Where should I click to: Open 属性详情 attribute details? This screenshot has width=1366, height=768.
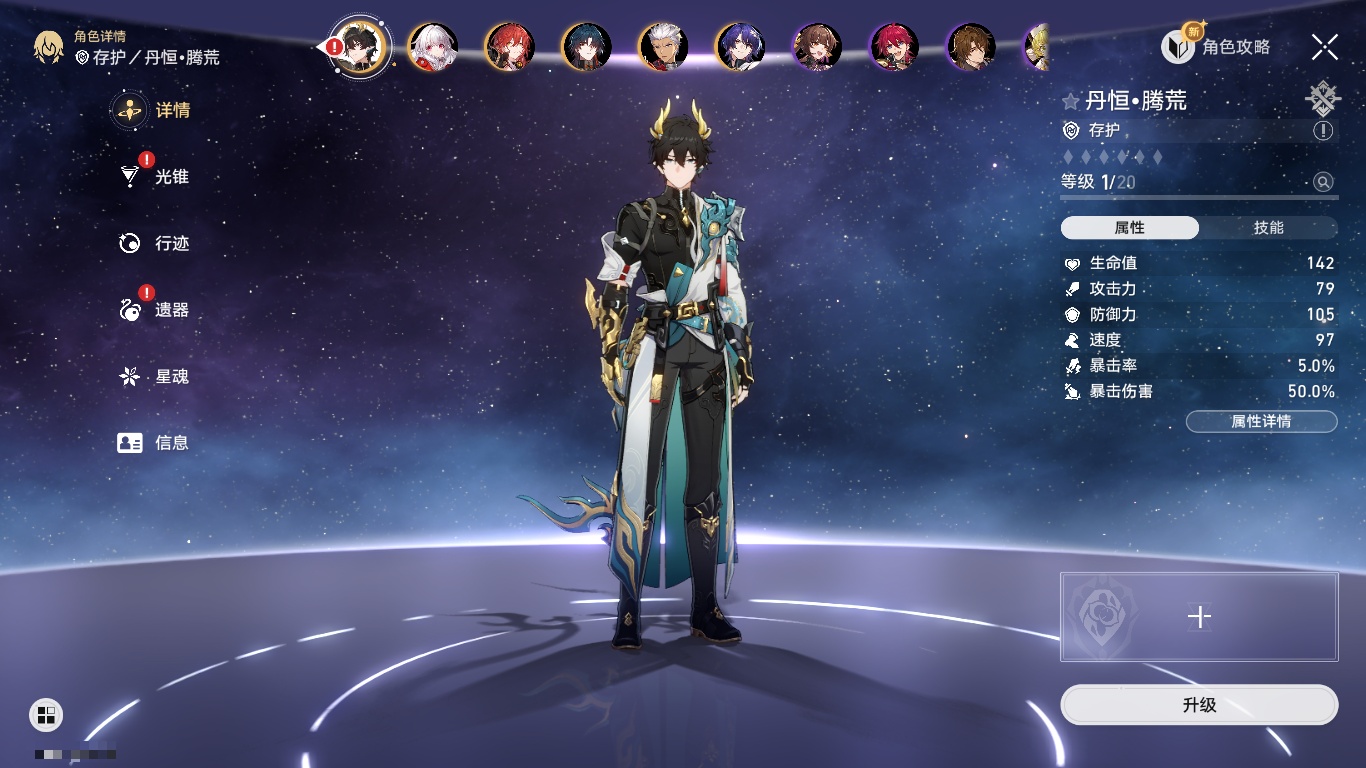pos(1261,421)
